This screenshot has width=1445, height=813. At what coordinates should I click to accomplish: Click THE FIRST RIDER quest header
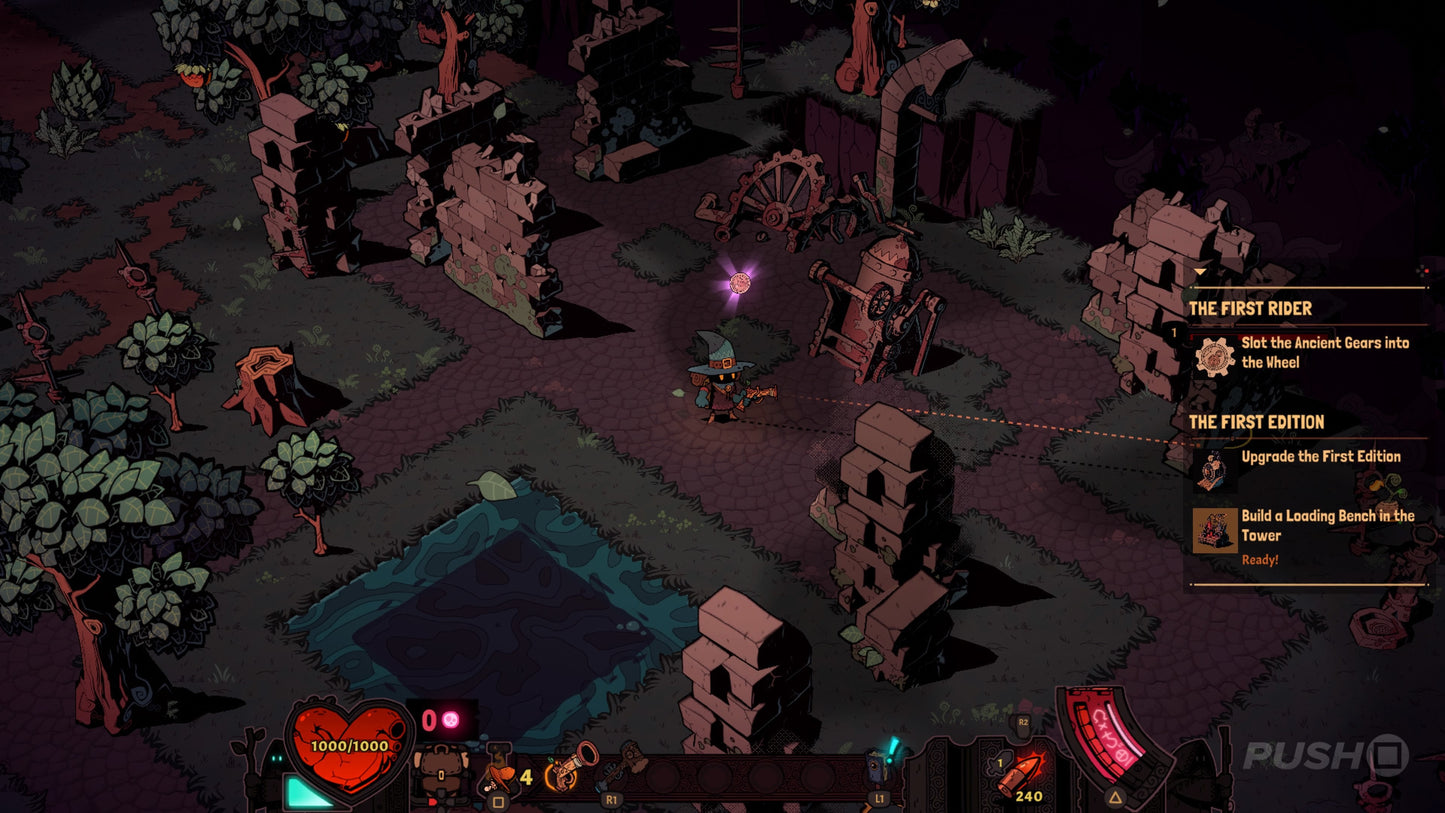pos(1251,308)
